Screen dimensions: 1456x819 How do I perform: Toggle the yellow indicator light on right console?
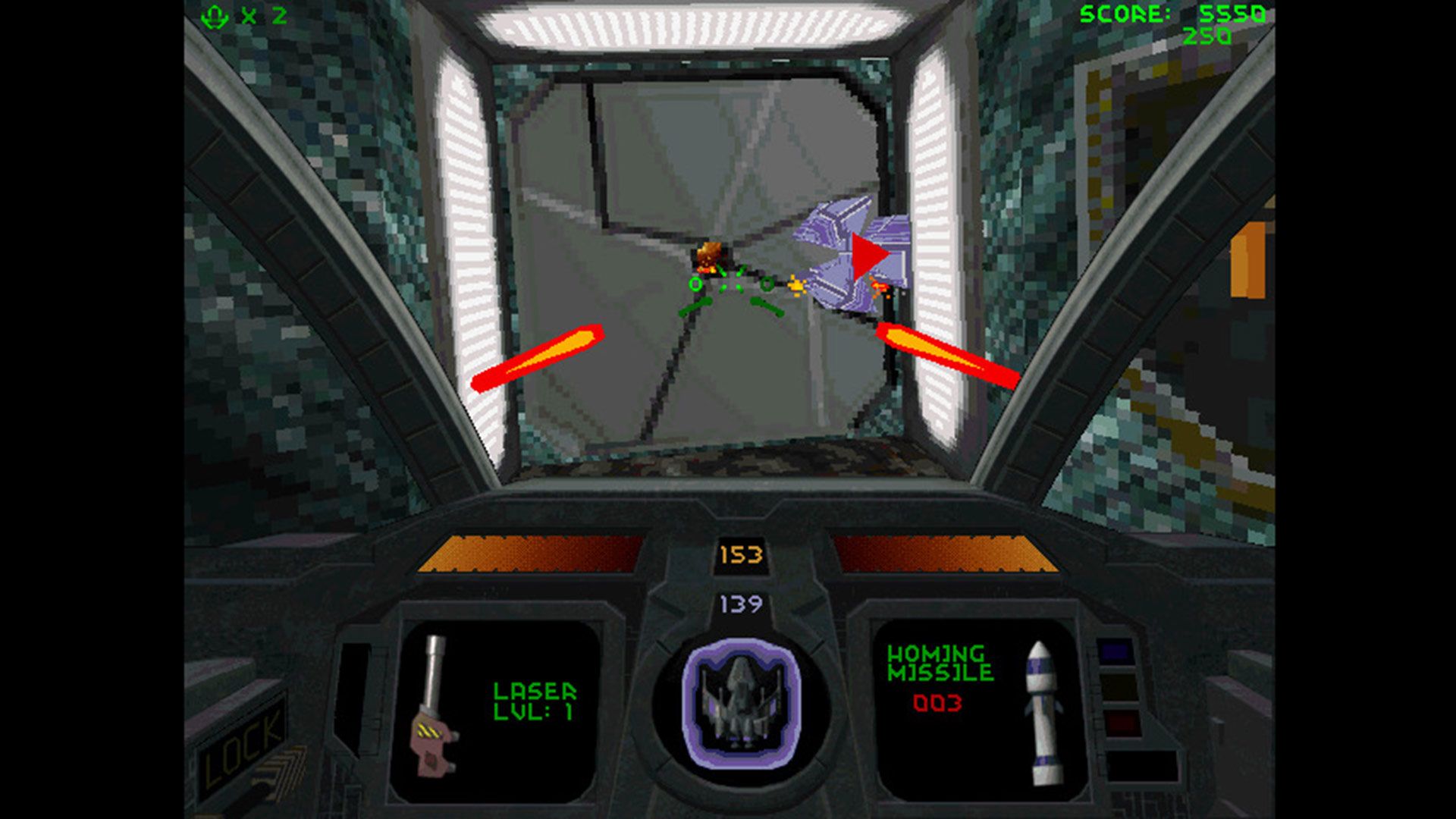click(x=1120, y=686)
